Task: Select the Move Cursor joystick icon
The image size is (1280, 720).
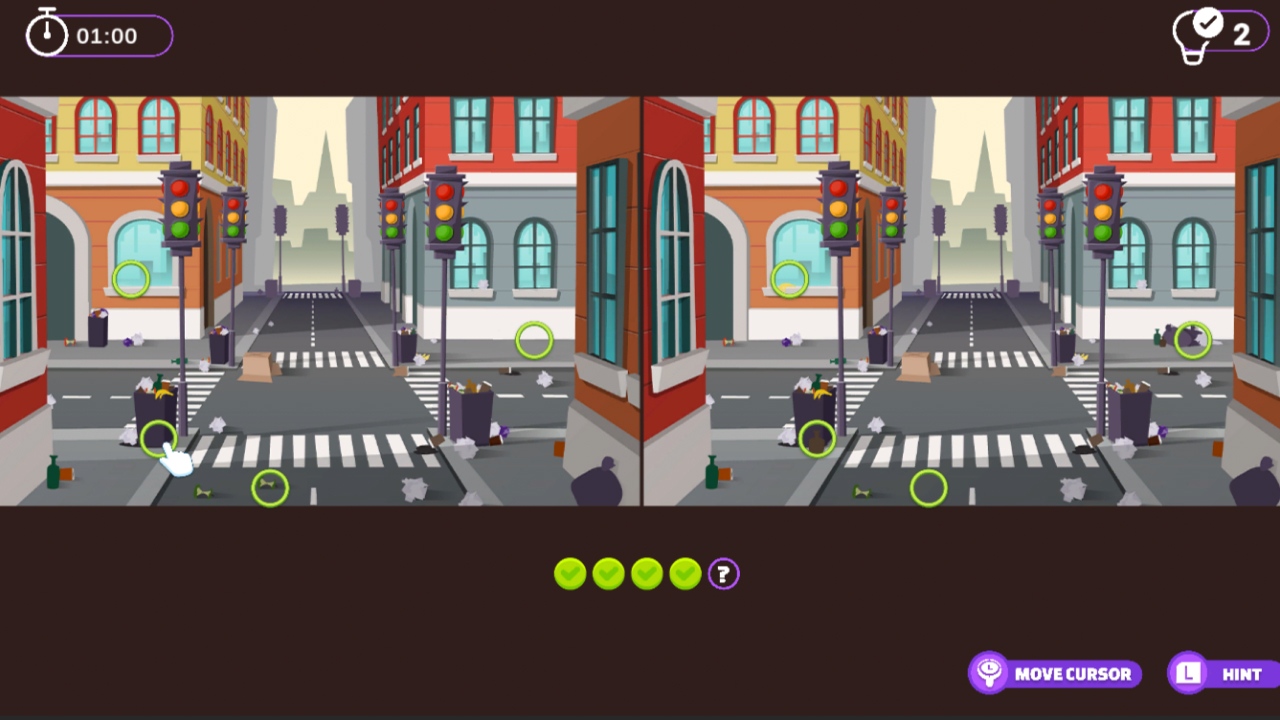Action: [x=989, y=673]
